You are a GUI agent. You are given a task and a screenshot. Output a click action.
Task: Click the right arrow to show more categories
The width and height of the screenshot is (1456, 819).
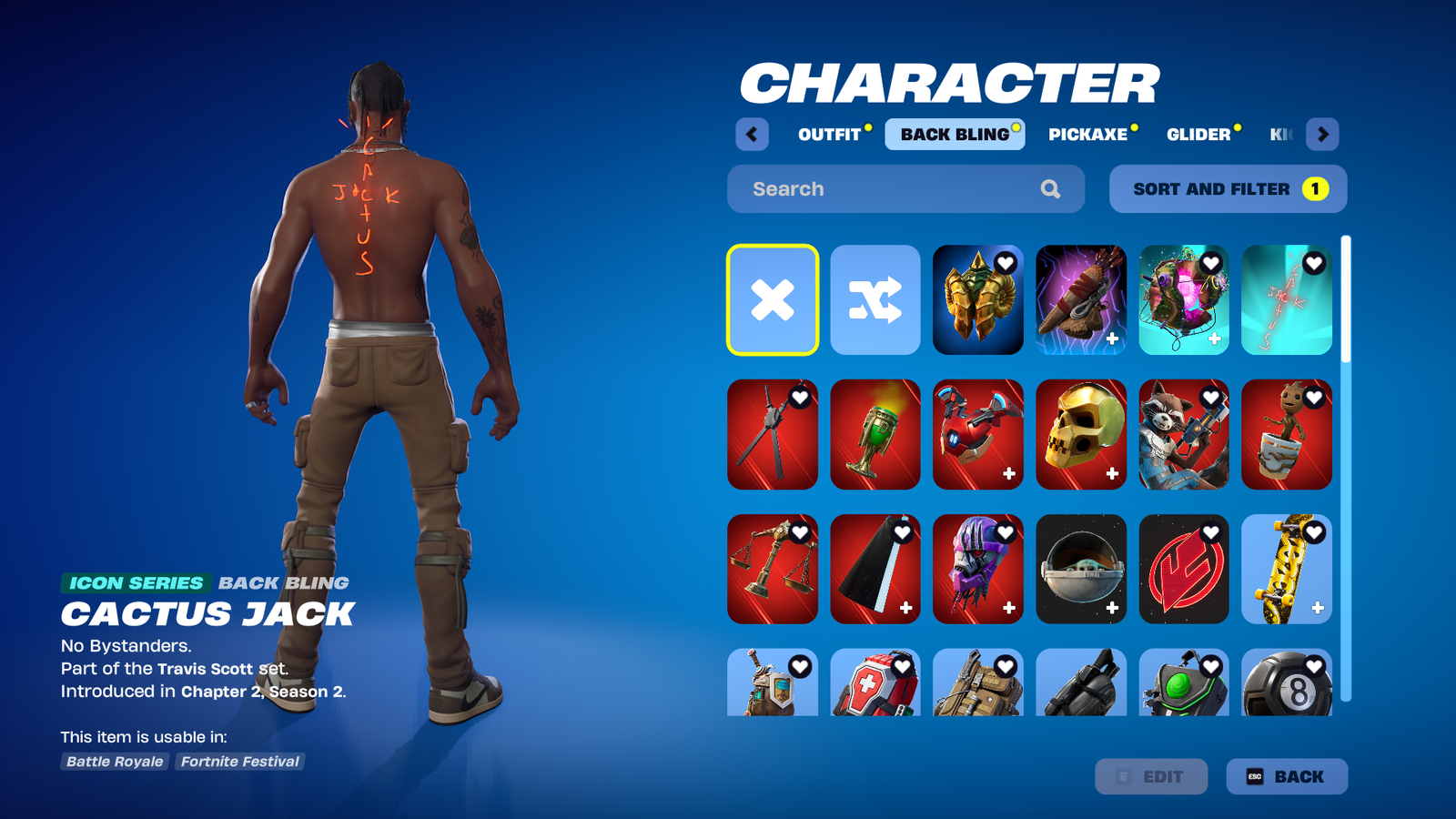1322,135
